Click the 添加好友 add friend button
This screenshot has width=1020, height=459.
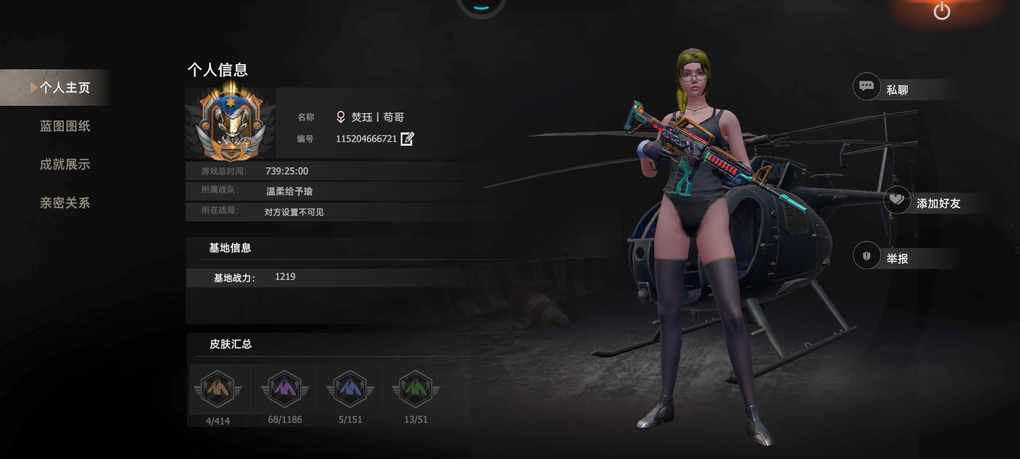[x=924, y=203]
